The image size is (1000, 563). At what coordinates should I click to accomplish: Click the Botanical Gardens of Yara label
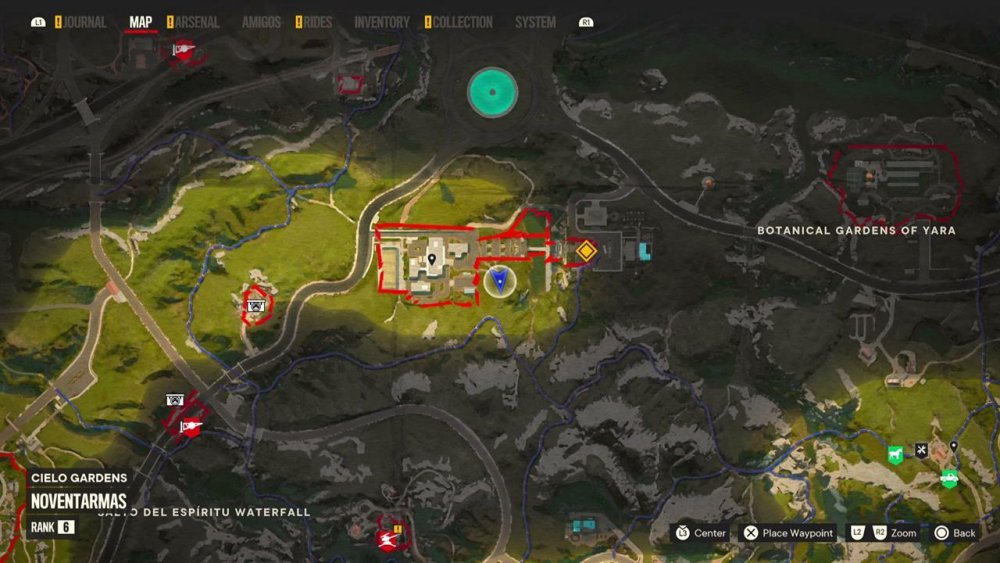click(x=856, y=230)
